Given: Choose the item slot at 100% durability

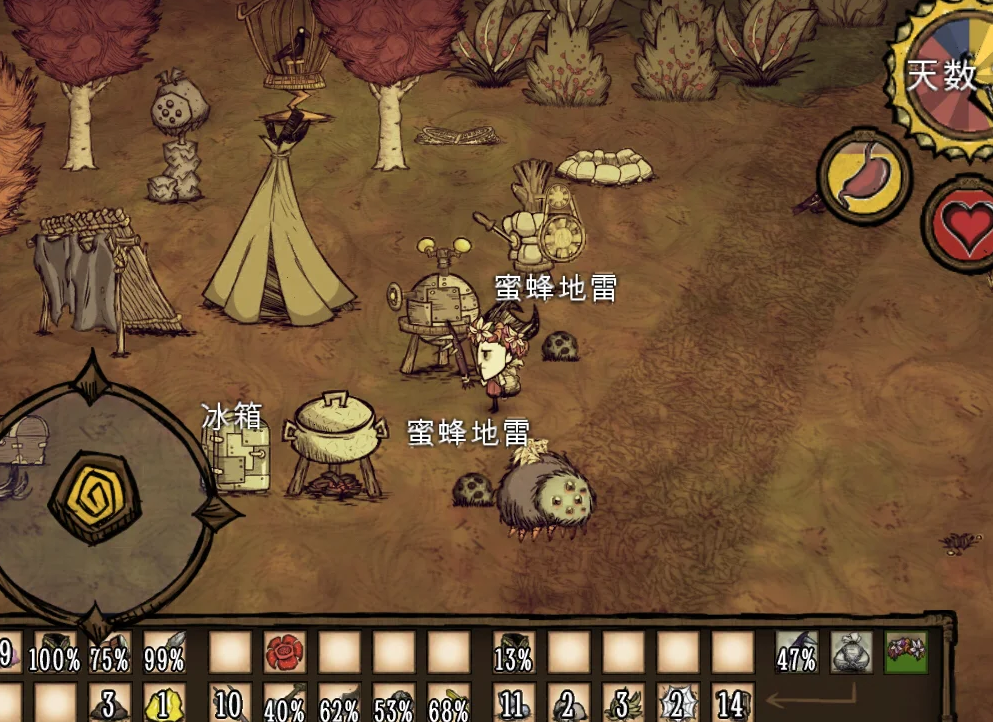Looking at the screenshot, I should (55, 653).
